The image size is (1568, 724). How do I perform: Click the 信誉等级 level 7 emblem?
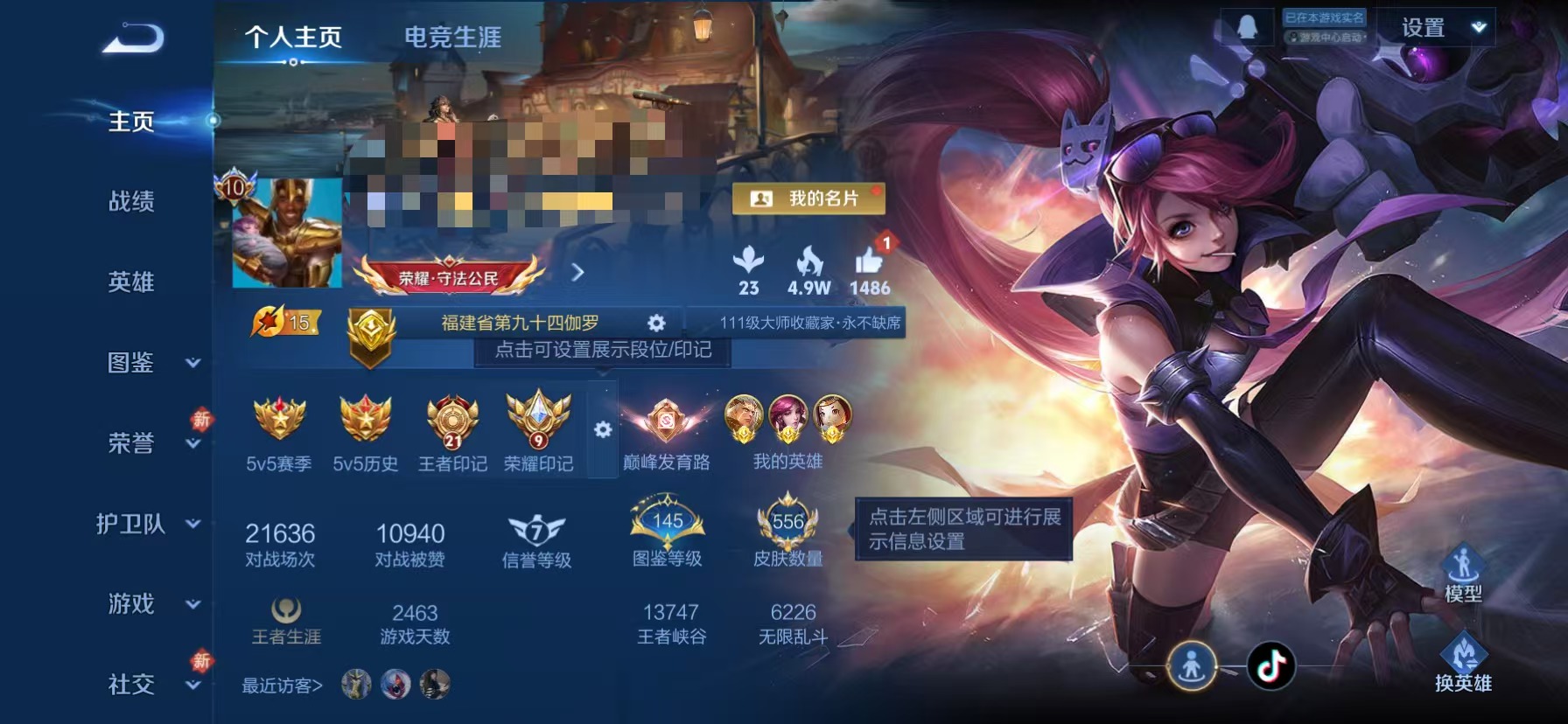coord(535,532)
